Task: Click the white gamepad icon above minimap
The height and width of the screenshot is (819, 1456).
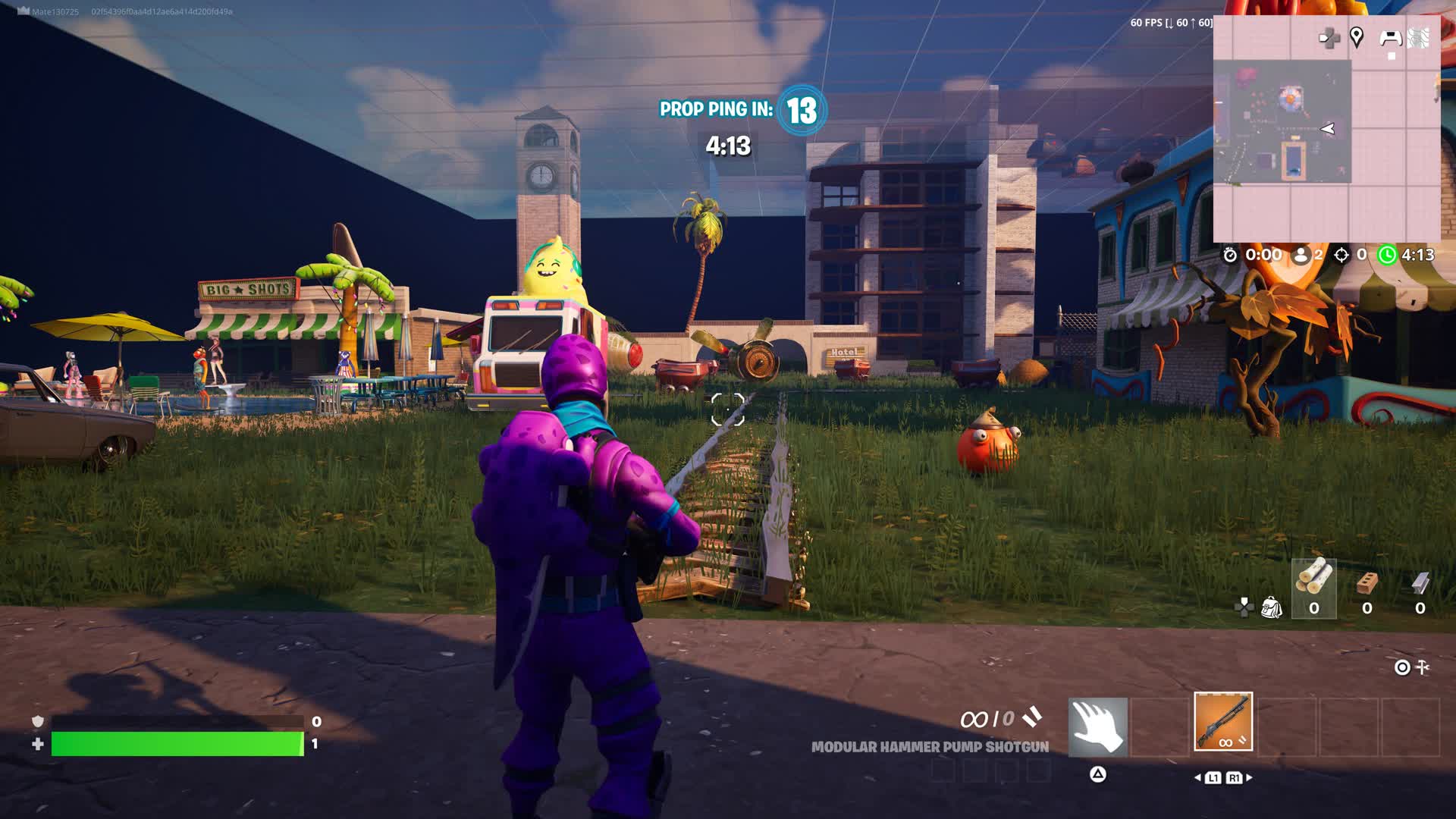Action: (x=1390, y=37)
